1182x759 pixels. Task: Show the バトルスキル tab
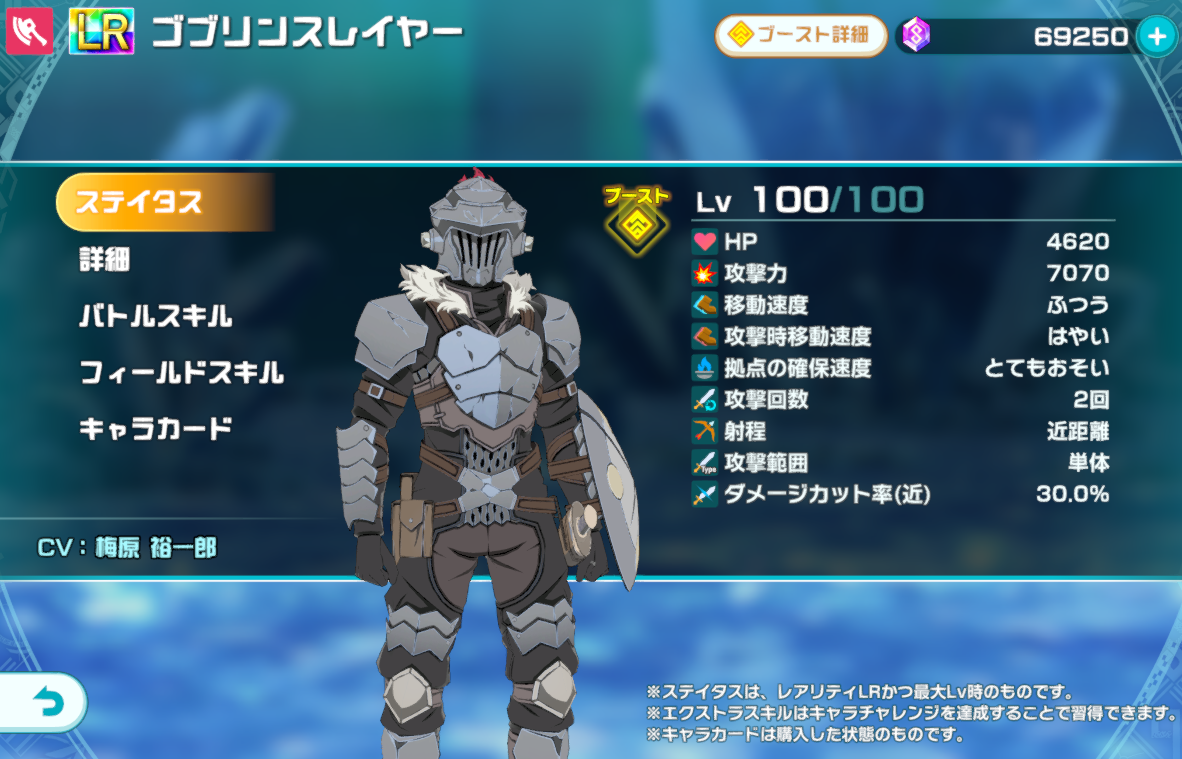coord(156,317)
